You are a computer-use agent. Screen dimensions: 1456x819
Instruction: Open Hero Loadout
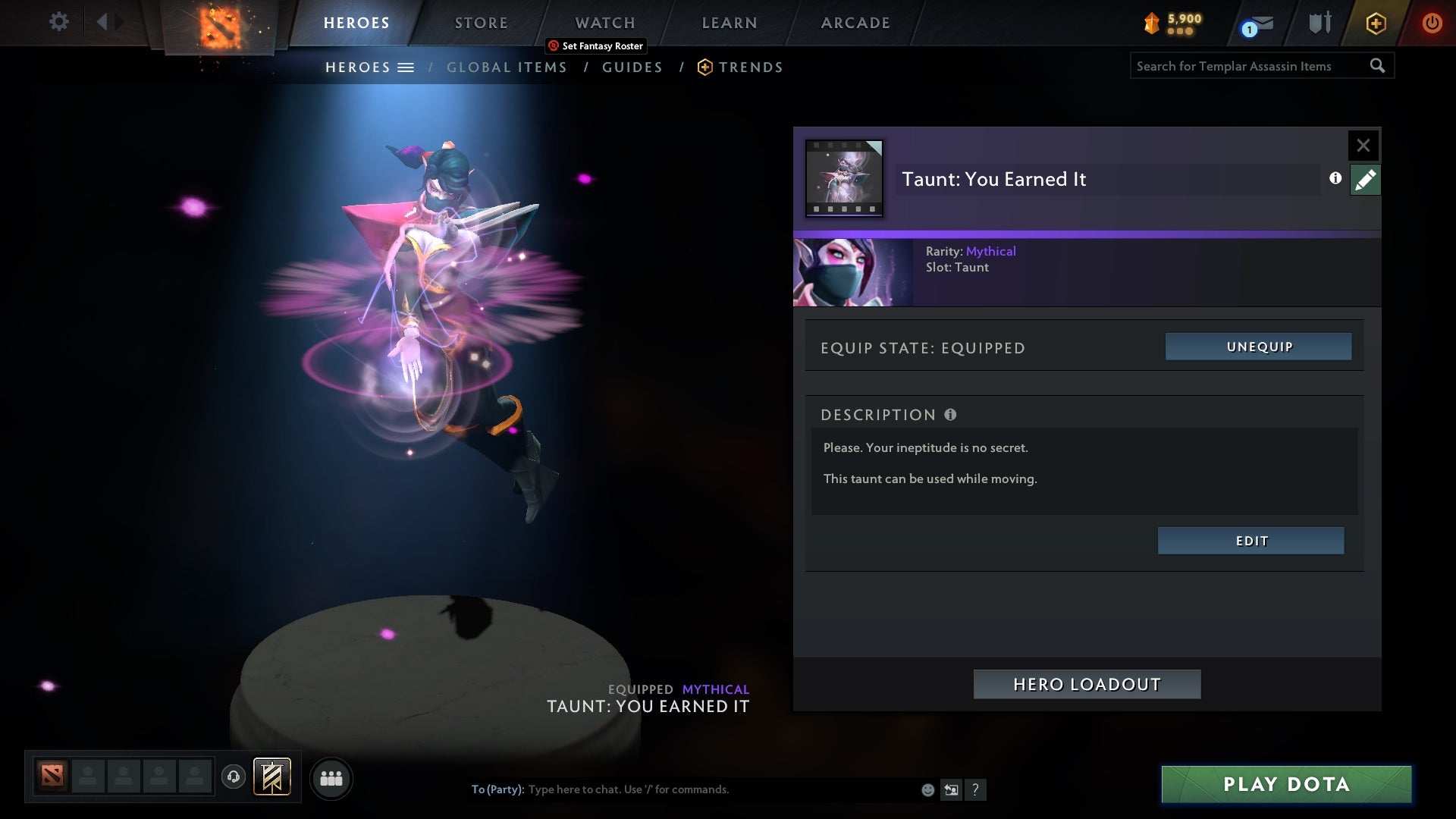(1087, 683)
